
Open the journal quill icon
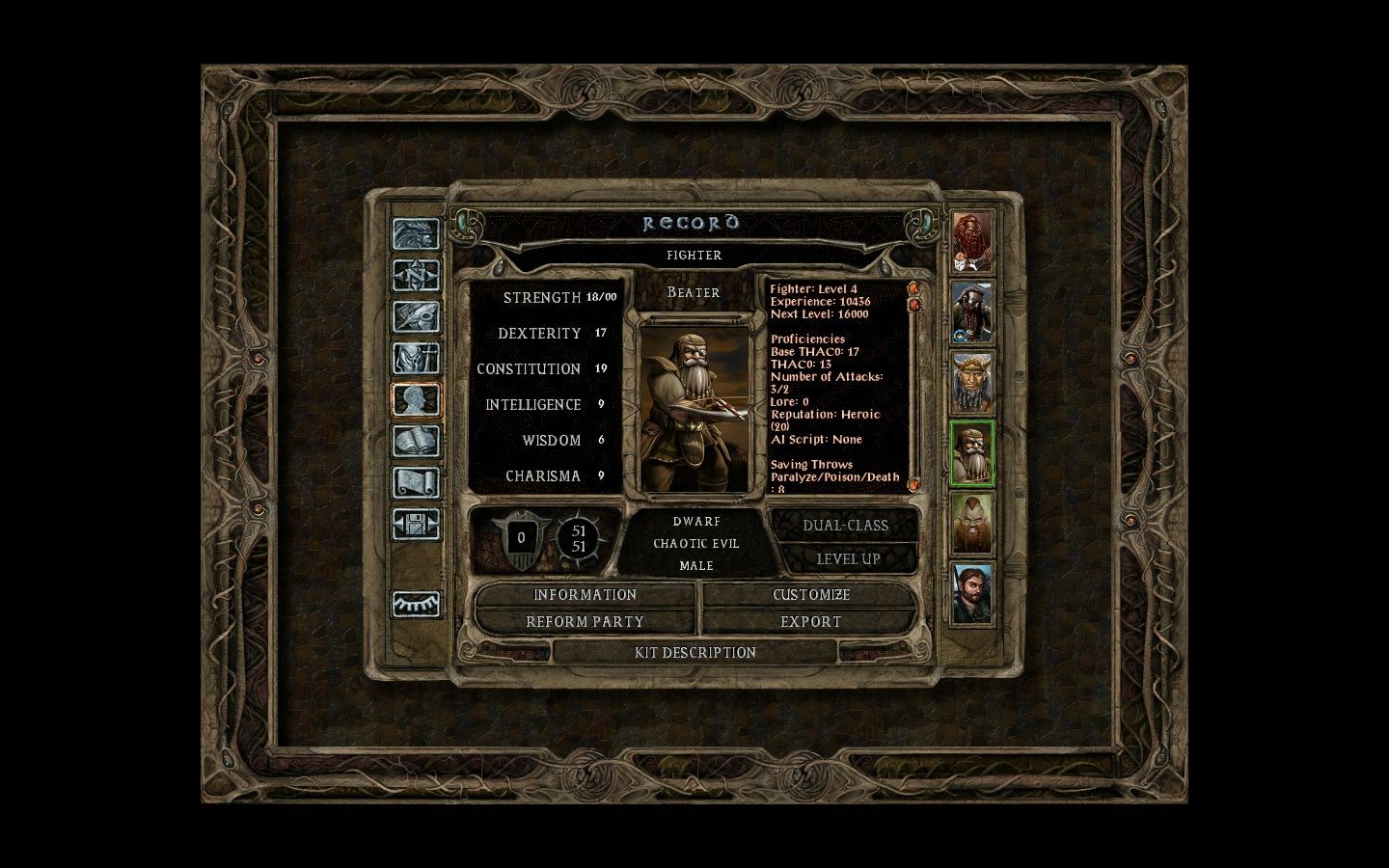pyautogui.click(x=416, y=317)
